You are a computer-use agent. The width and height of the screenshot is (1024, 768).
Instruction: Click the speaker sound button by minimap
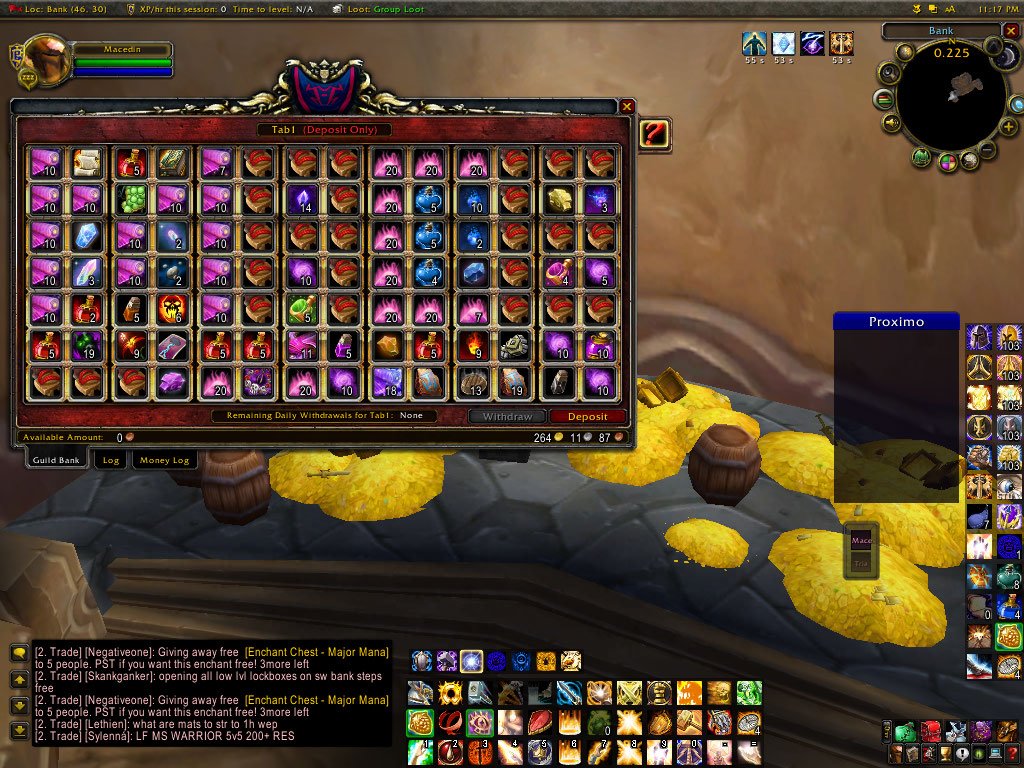889,122
